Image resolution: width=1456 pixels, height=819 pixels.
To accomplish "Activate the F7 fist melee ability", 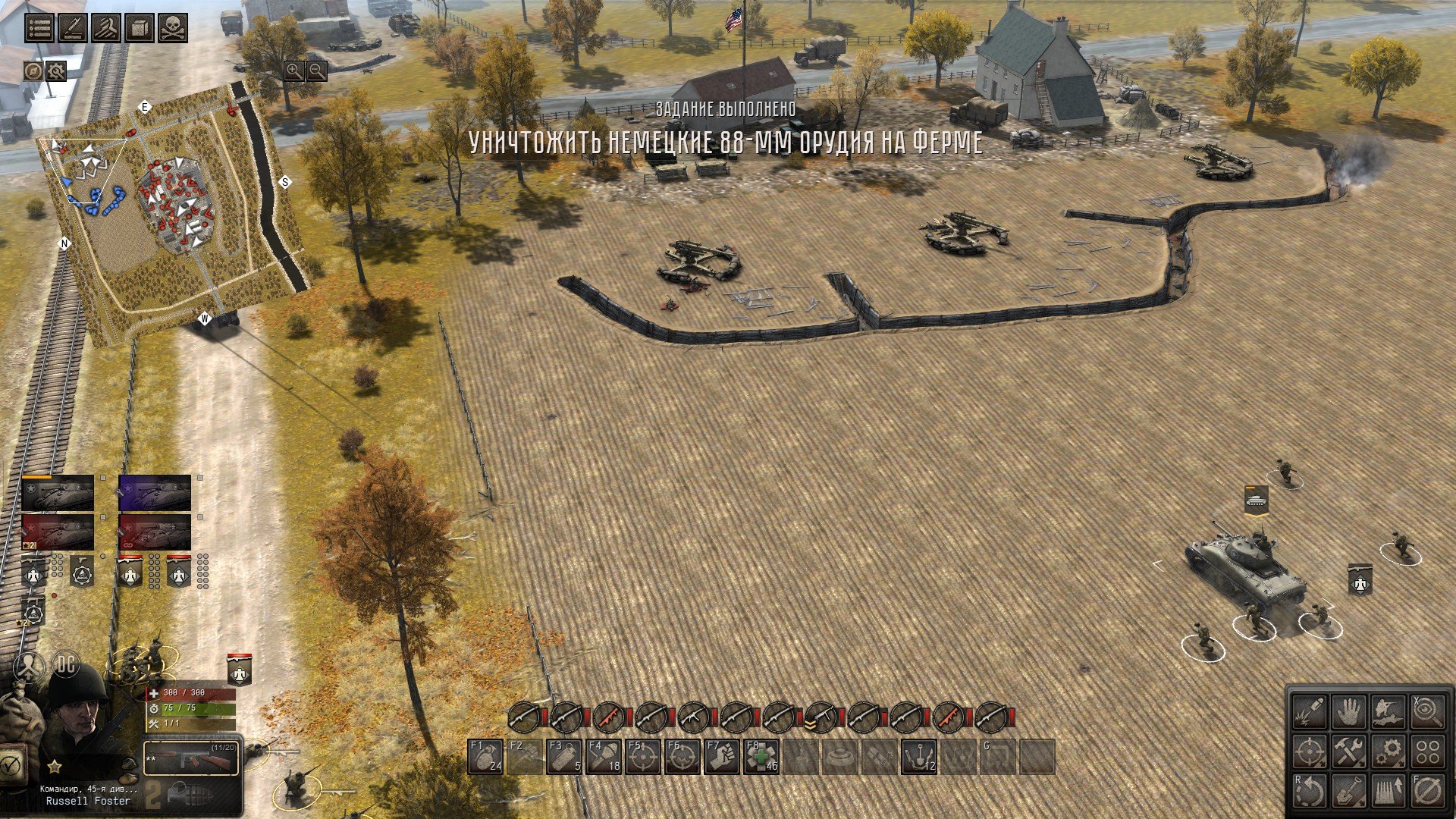I will point(722,756).
